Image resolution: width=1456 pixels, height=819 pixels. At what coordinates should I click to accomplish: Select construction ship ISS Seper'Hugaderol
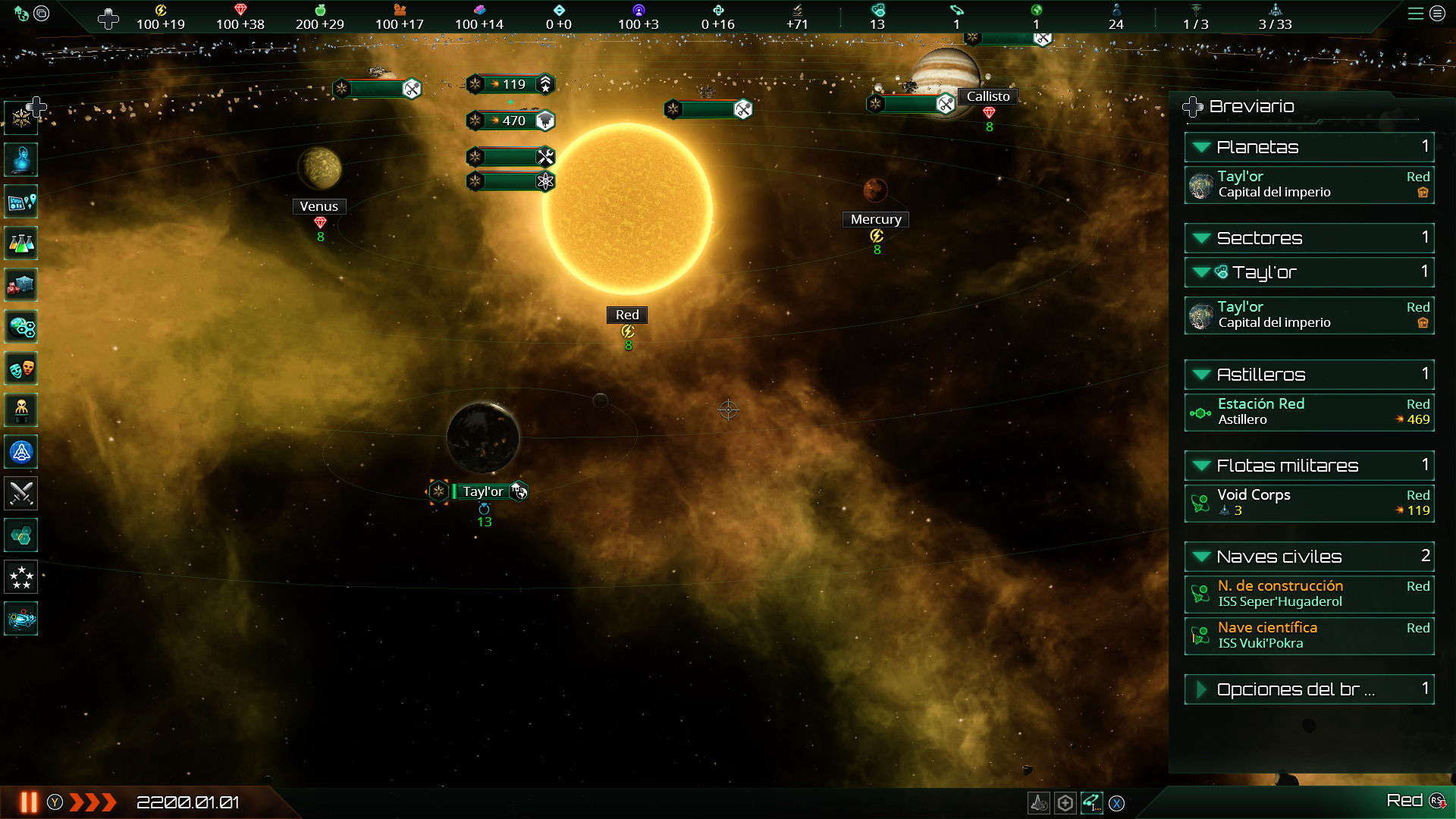pos(1308,594)
